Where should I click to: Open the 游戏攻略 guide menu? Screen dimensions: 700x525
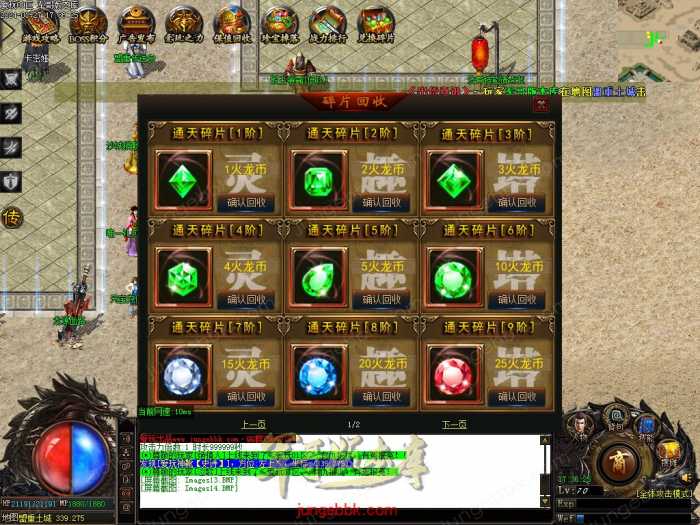click(x=40, y=25)
